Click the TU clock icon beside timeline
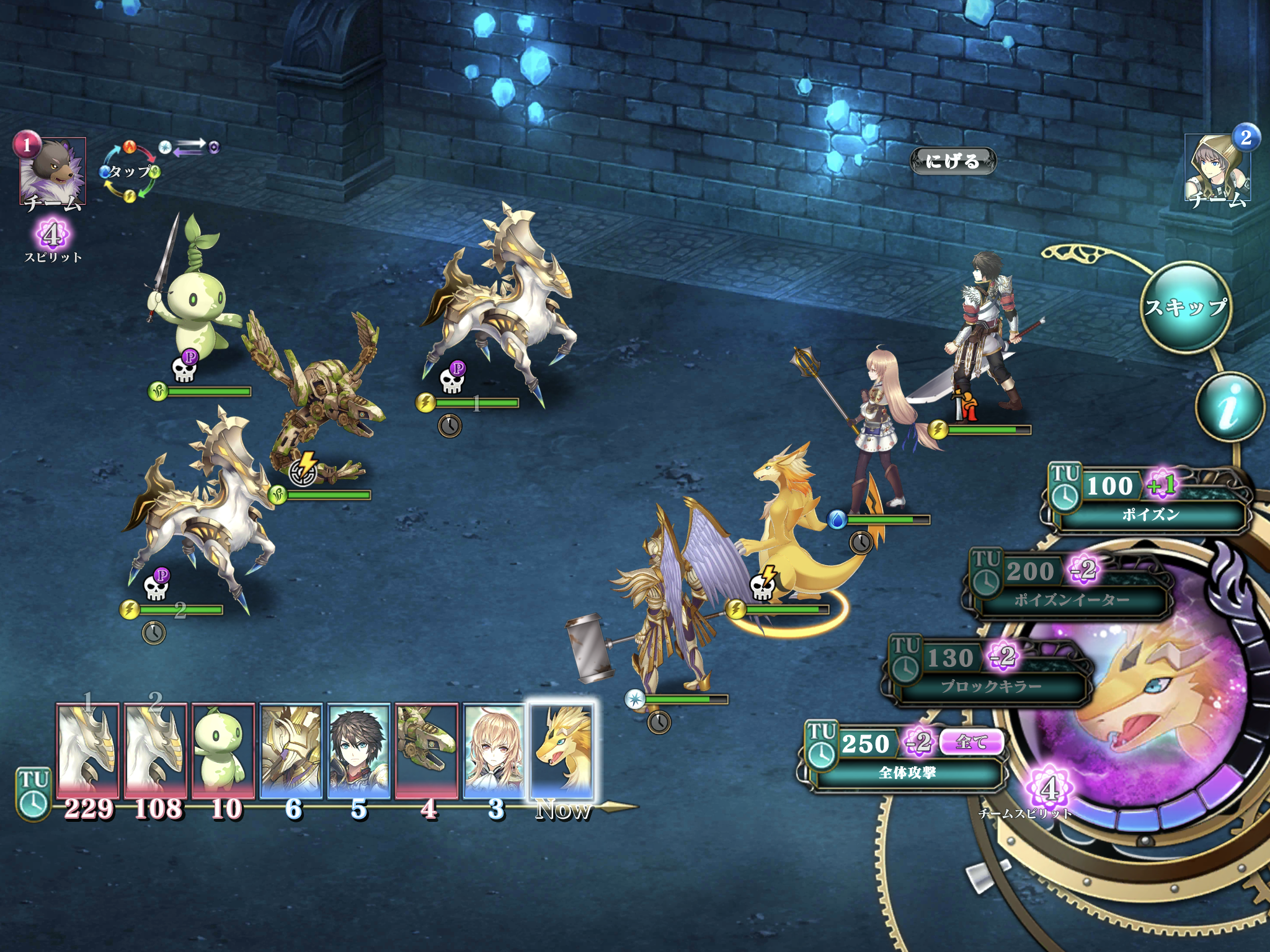1270x952 pixels. [x=33, y=795]
